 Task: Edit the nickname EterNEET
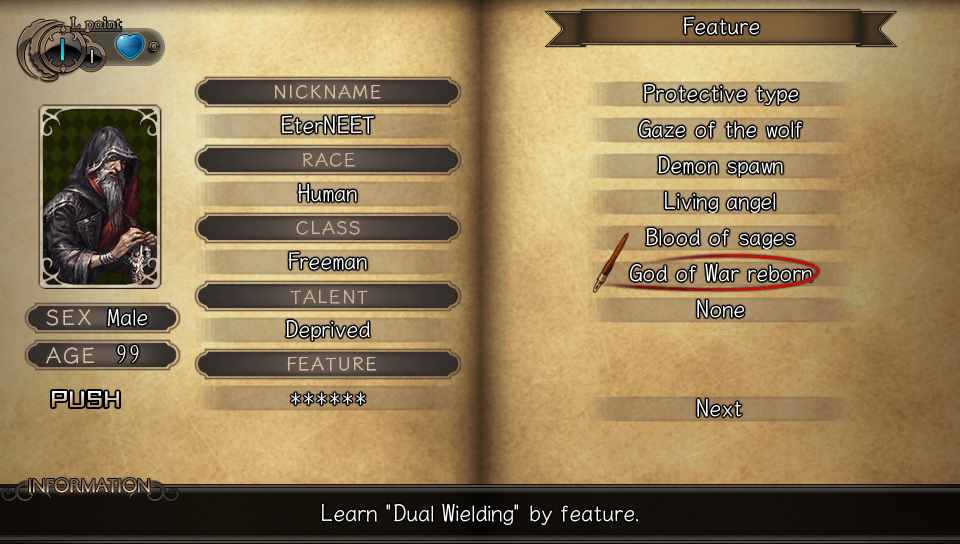coord(328,126)
